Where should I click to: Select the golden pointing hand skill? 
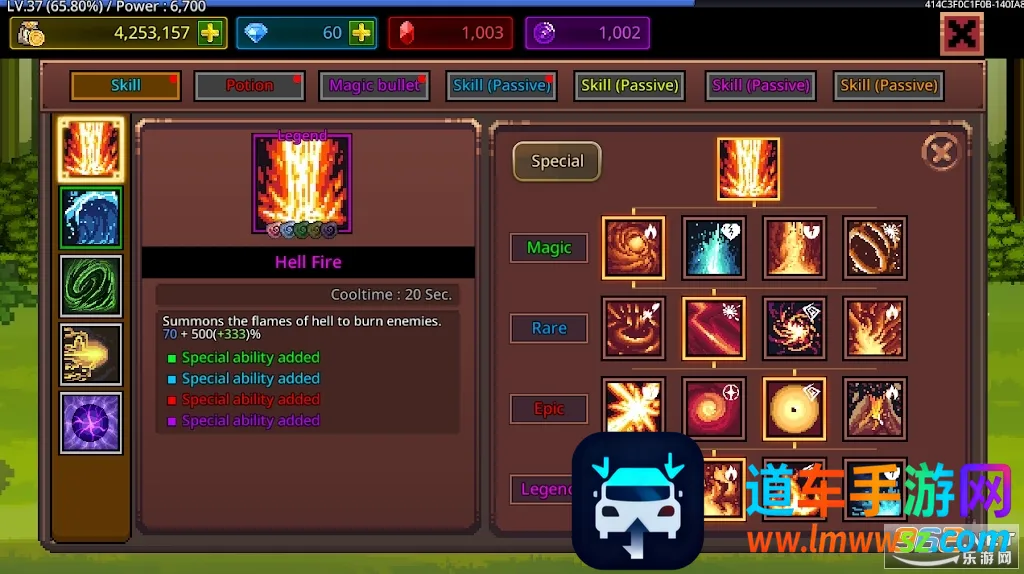coord(91,354)
